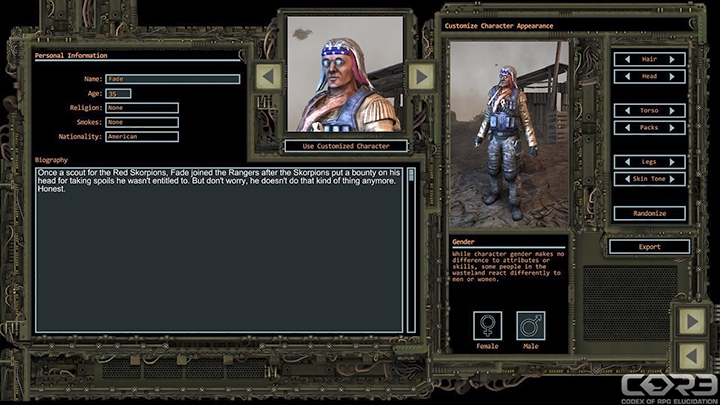Click the Religion field
This screenshot has width=720, height=405.
(x=141, y=108)
